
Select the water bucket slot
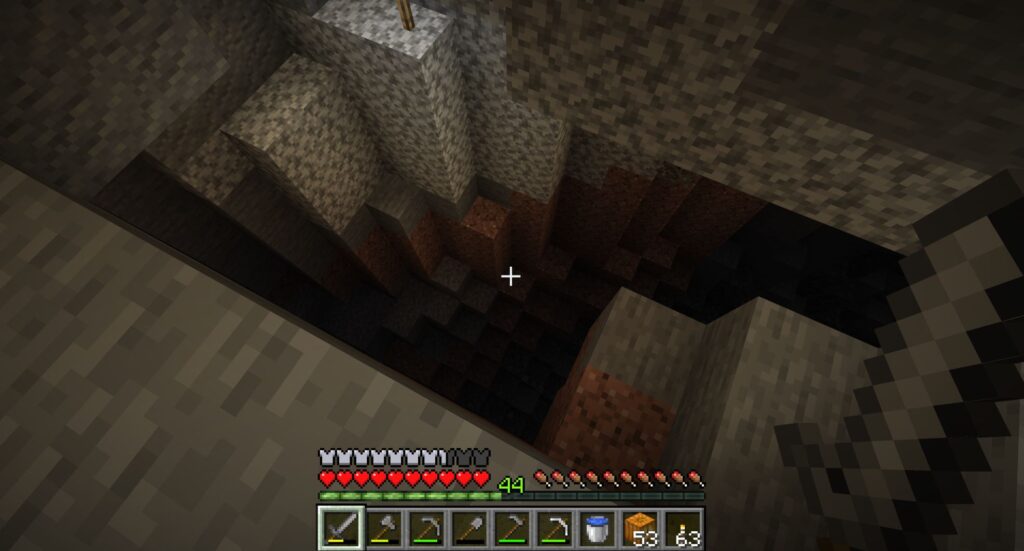pos(598,527)
